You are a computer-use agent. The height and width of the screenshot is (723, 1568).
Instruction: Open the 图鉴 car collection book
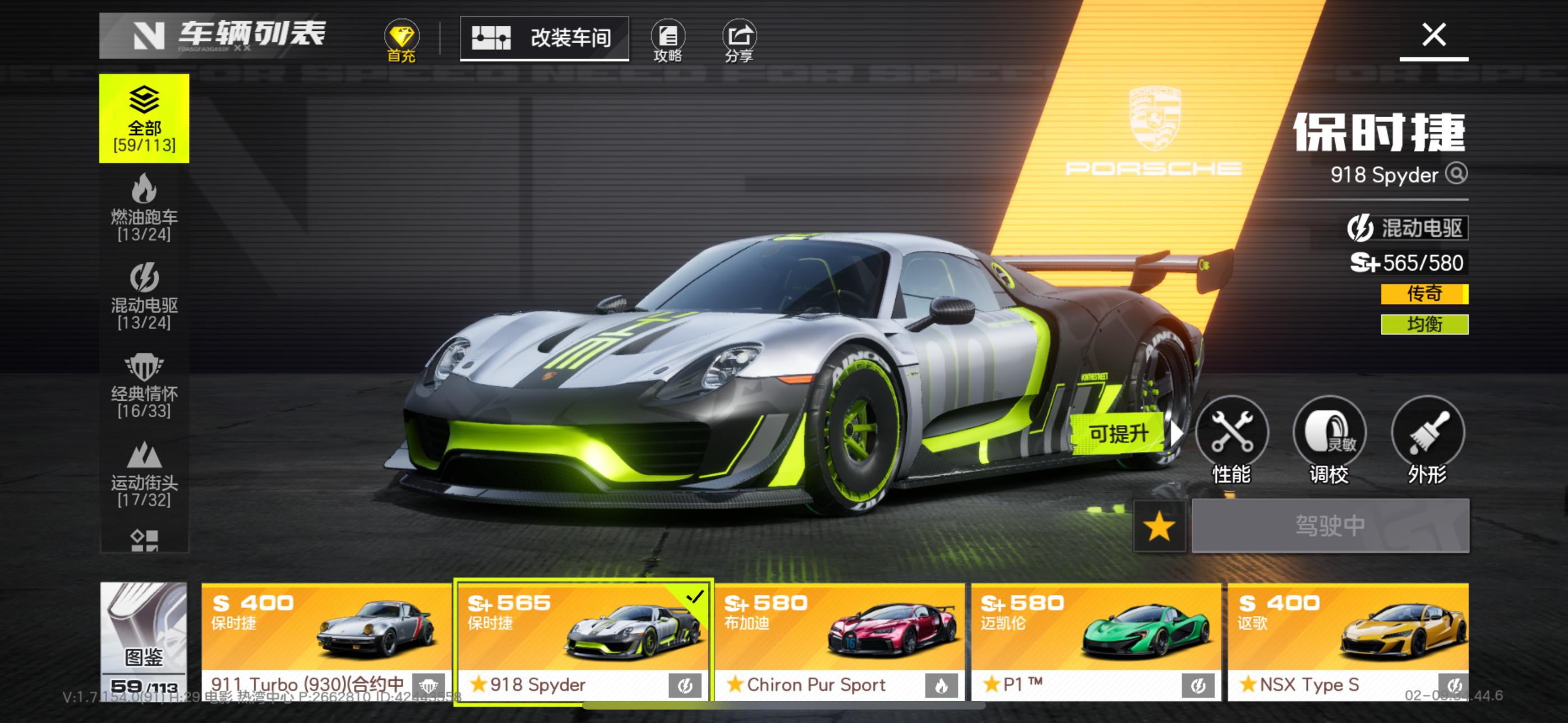[x=144, y=640]
